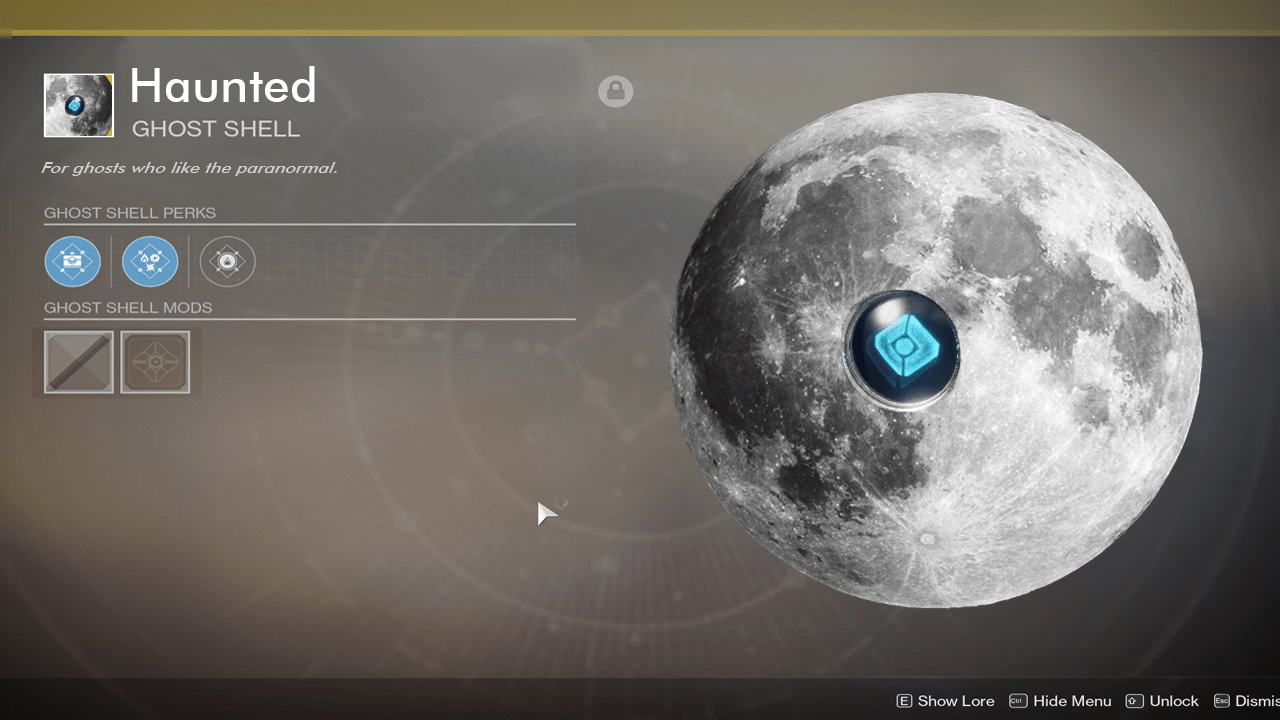
Task: Click the empty third perk slot
Action: (227, 261)
